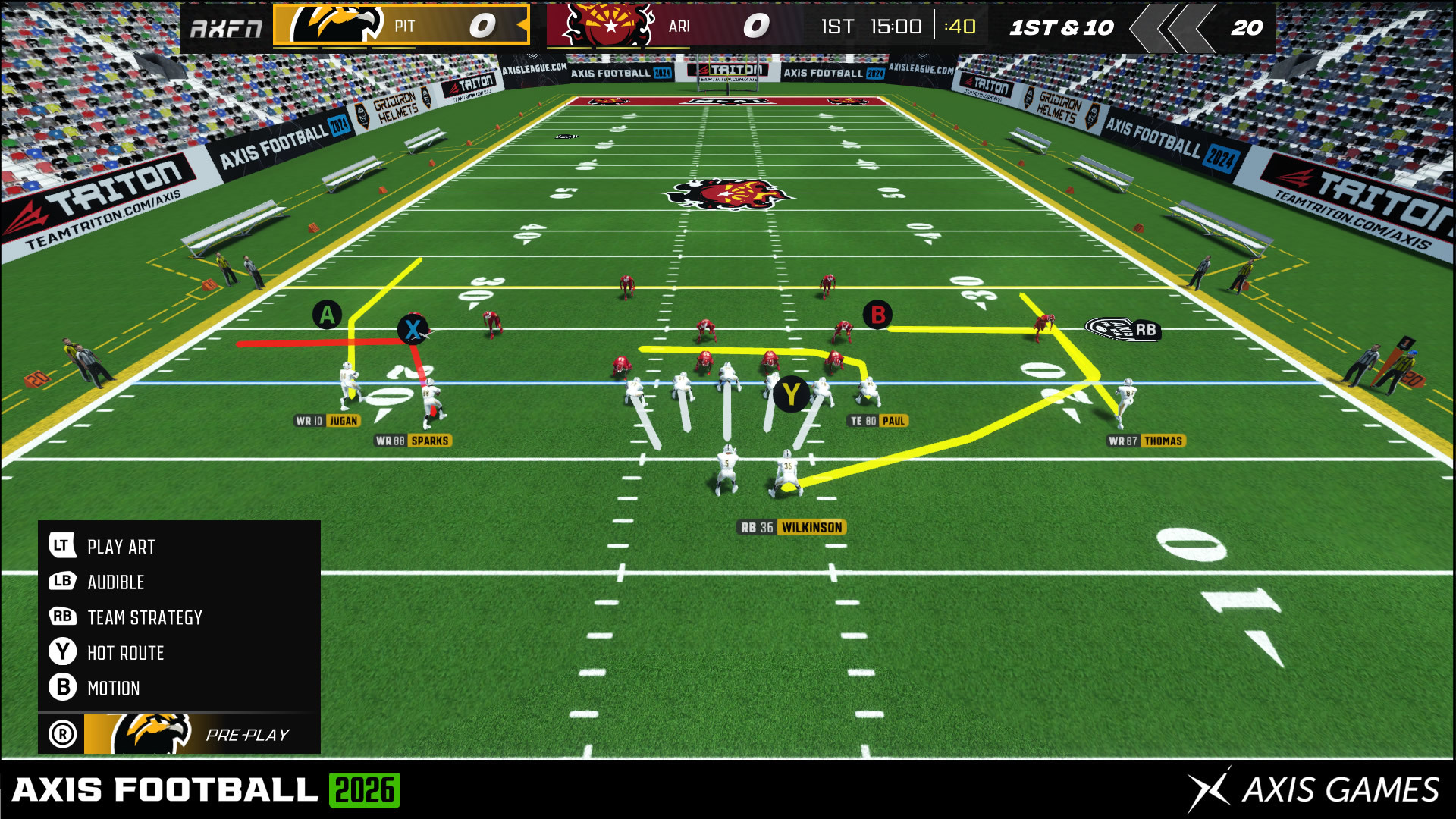1456x819 pixels.
Task: Toggle the Y tight end route marker
Action: 793,394
